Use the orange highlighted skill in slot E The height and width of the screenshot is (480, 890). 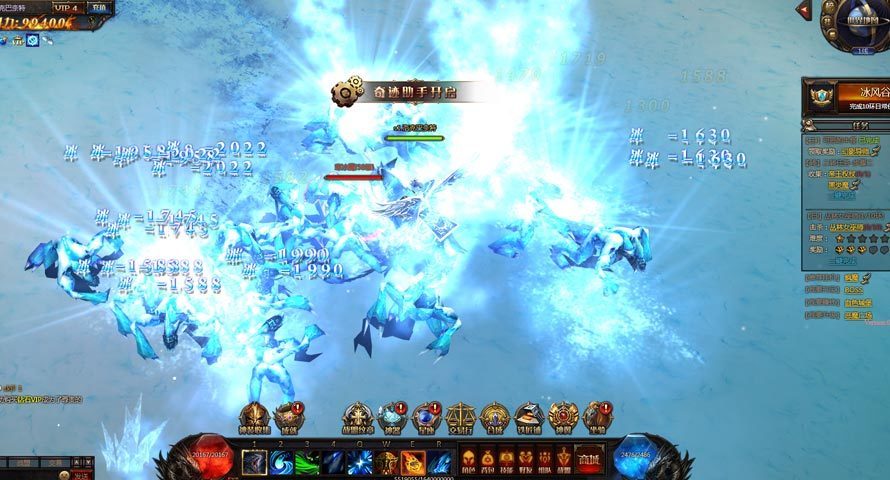click(x=413, y=462)
